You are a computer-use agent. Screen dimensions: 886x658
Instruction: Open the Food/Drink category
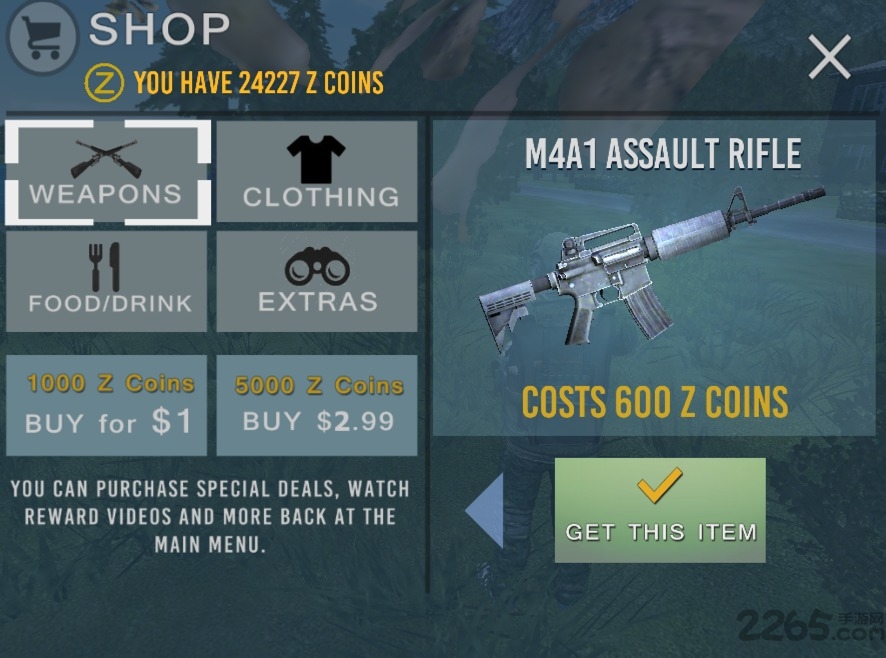tap(108, 281)
